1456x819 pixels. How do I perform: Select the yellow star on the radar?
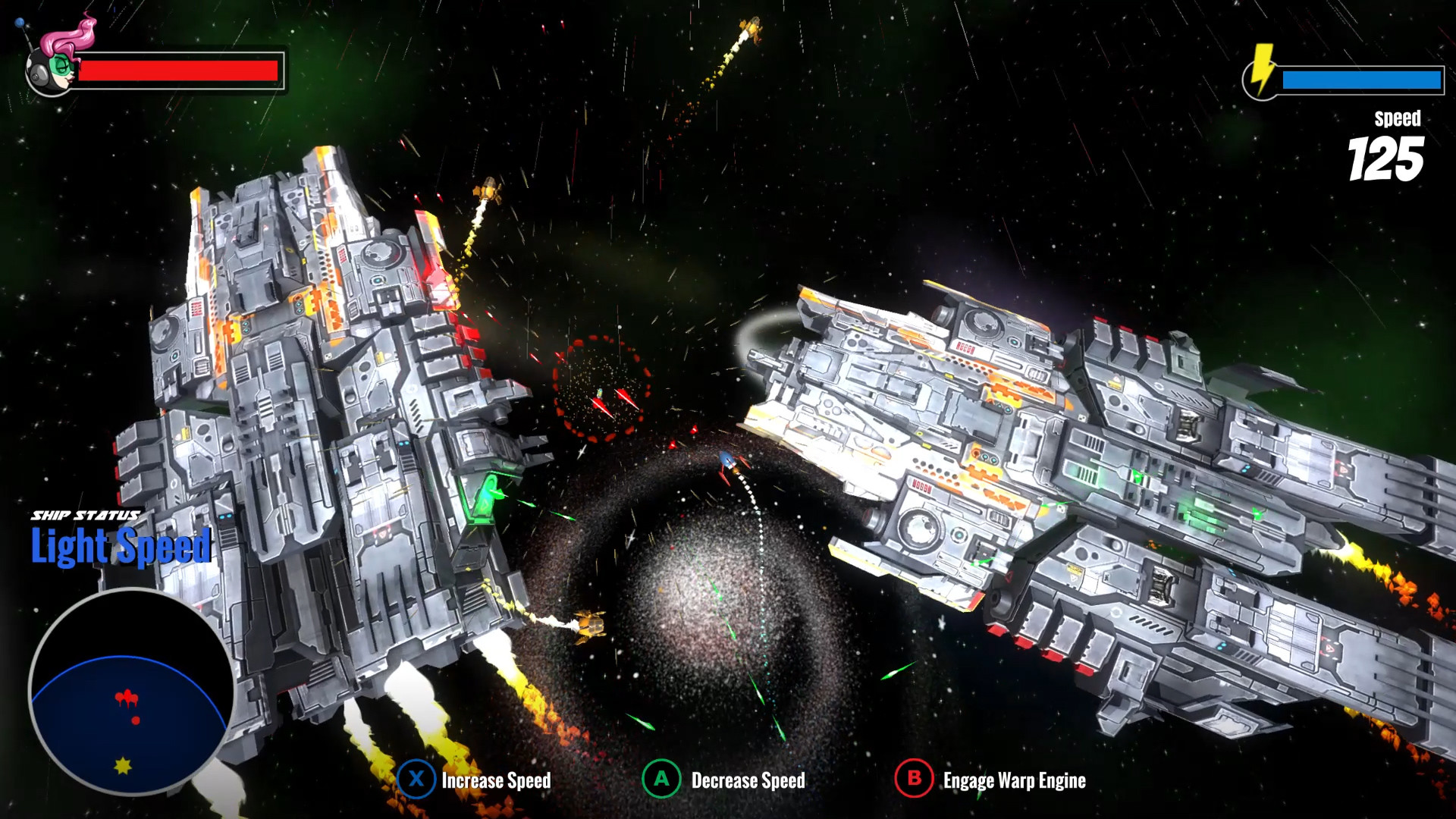[x=124, y=767]
